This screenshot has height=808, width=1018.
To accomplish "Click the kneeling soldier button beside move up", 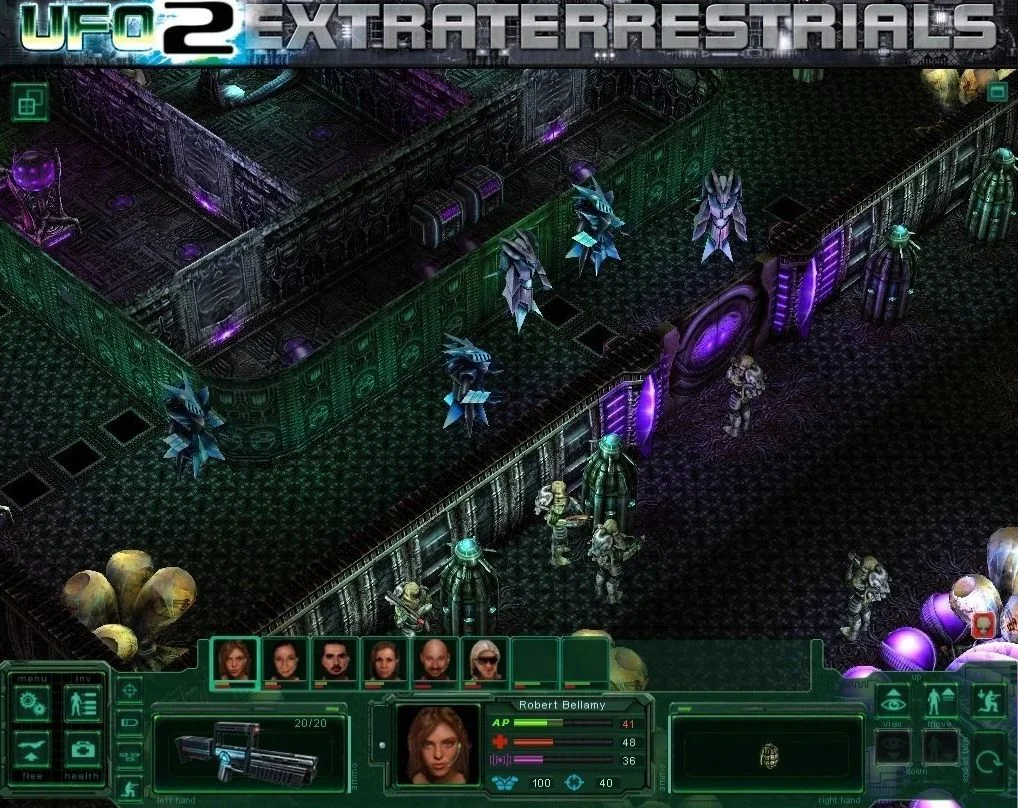I will point(988,701).
